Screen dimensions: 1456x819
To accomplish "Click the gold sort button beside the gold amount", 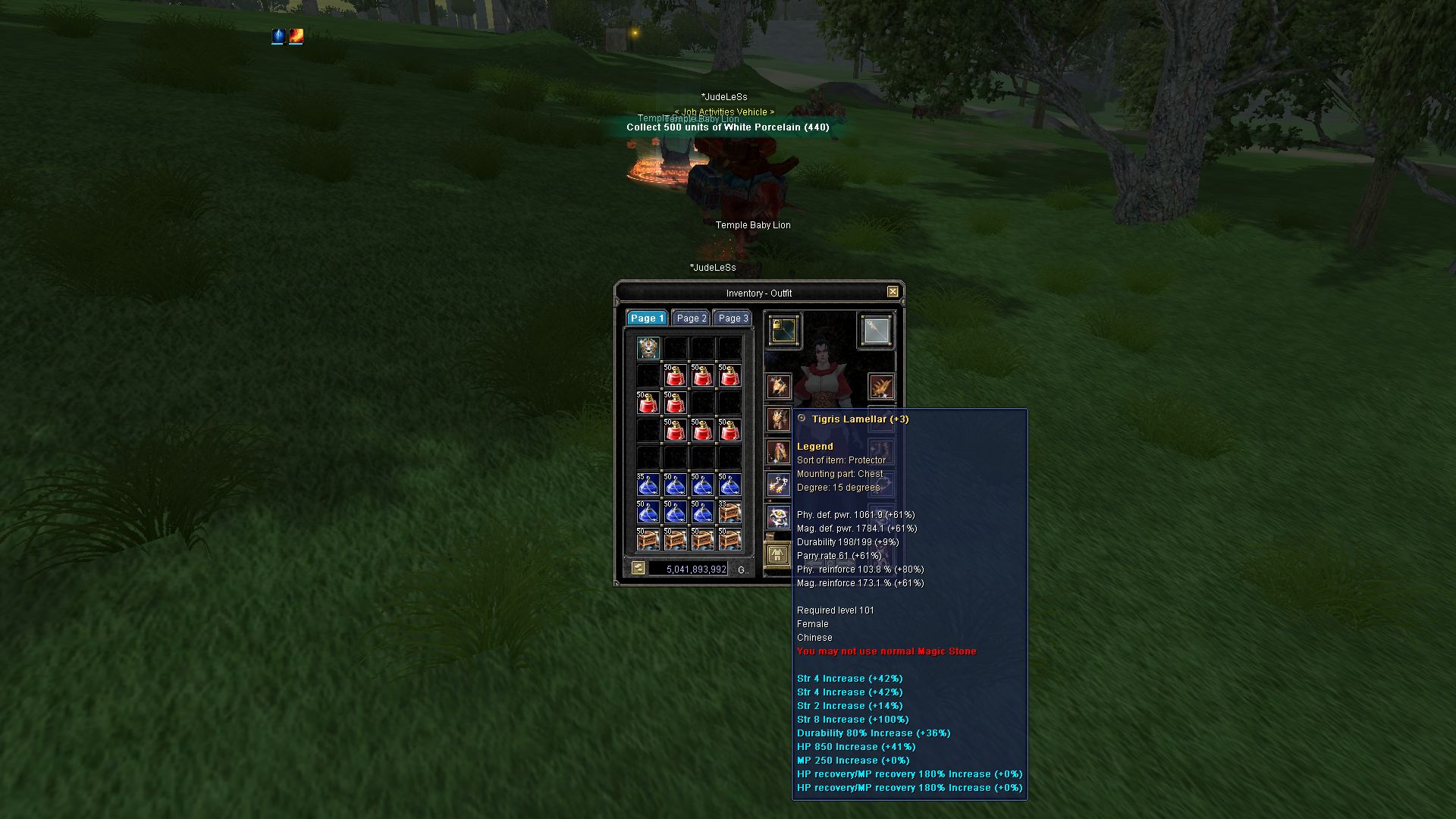I will [x=638, y=568].
